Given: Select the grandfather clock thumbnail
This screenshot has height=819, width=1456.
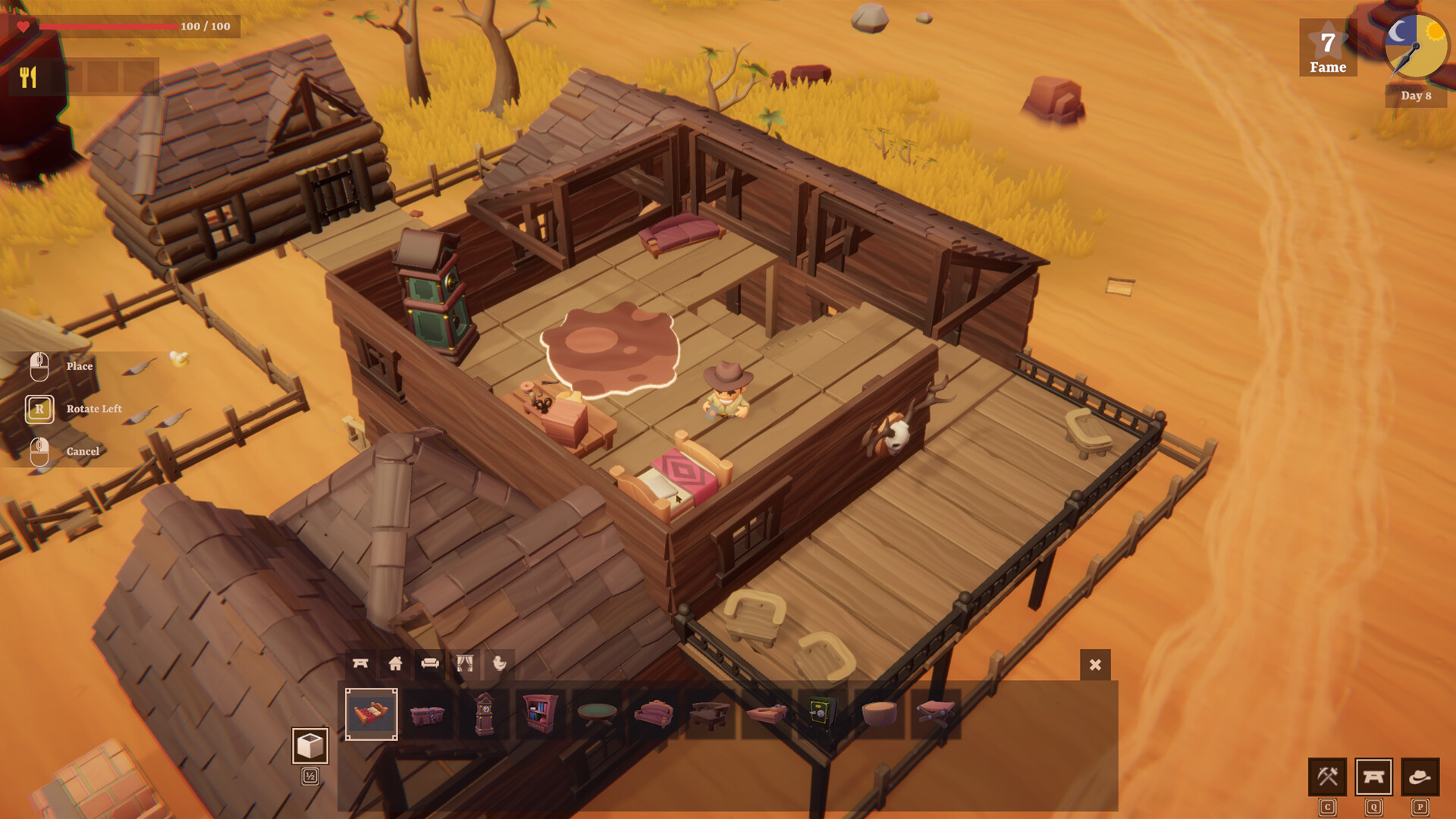Looking at the screenshot, I should [x=484, y=713].
